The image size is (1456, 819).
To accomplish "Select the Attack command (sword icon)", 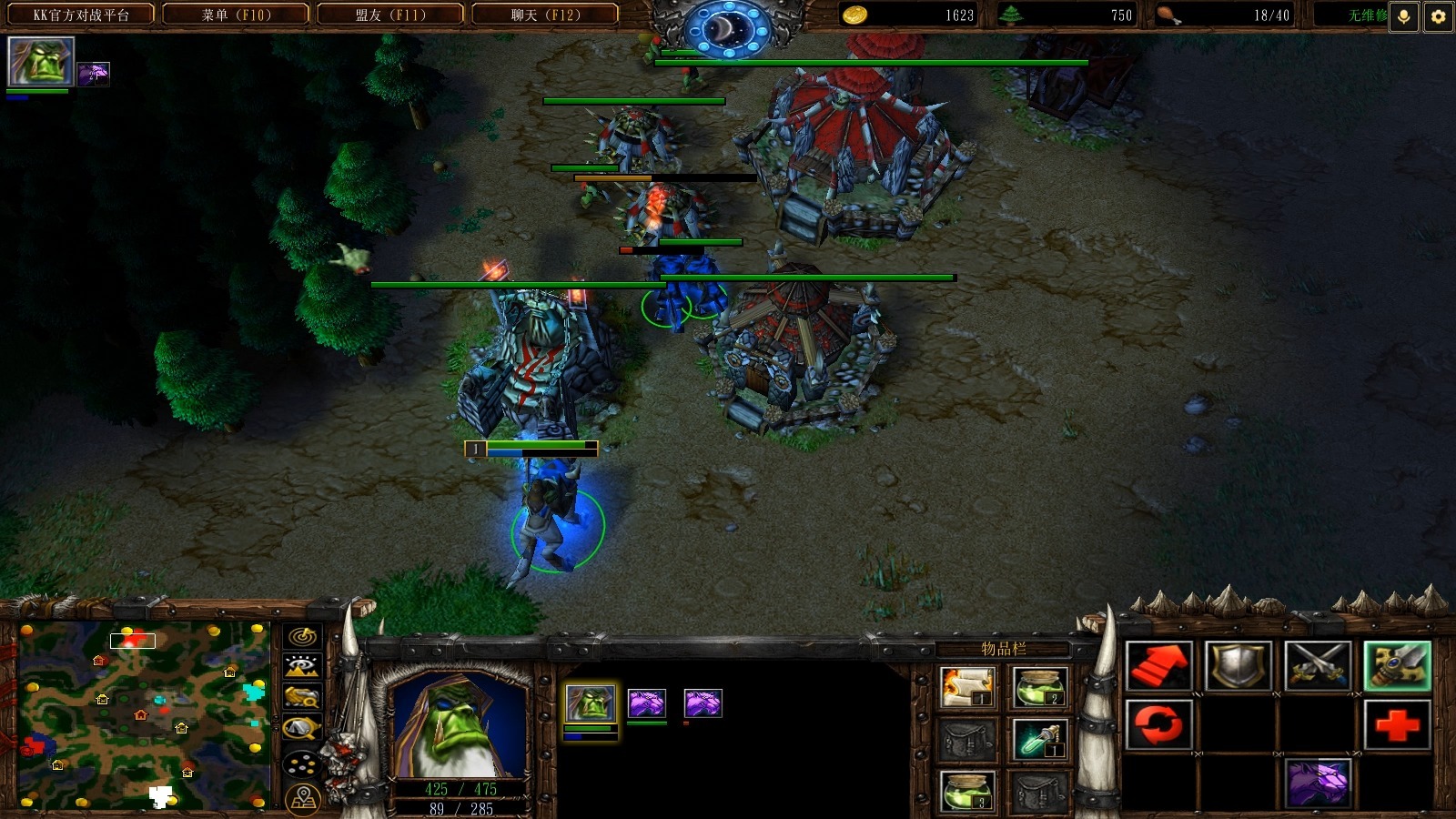I will pyautogui.click(x=1397, y=666).
